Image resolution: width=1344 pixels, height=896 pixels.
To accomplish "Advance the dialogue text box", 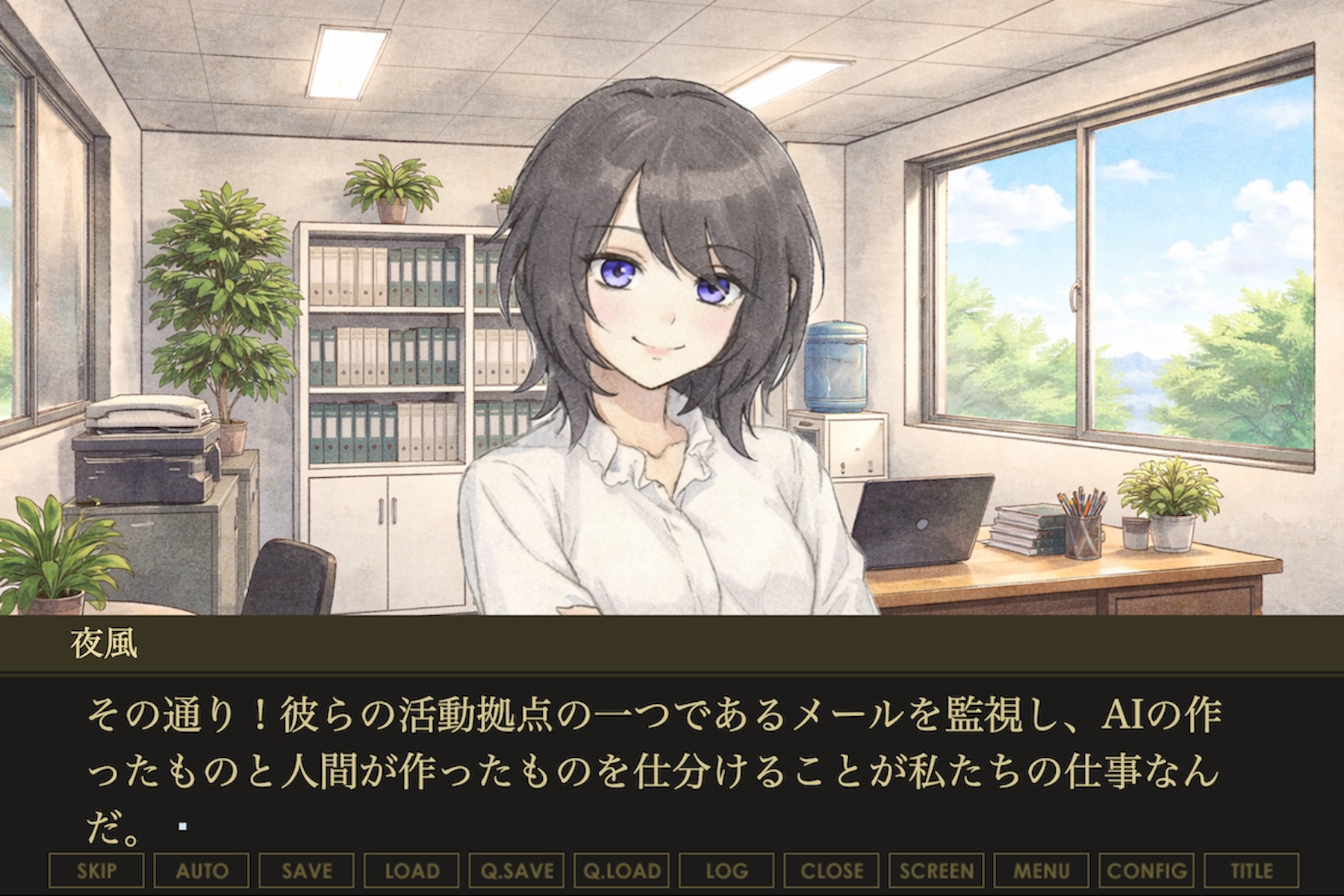I will [672, 769].
